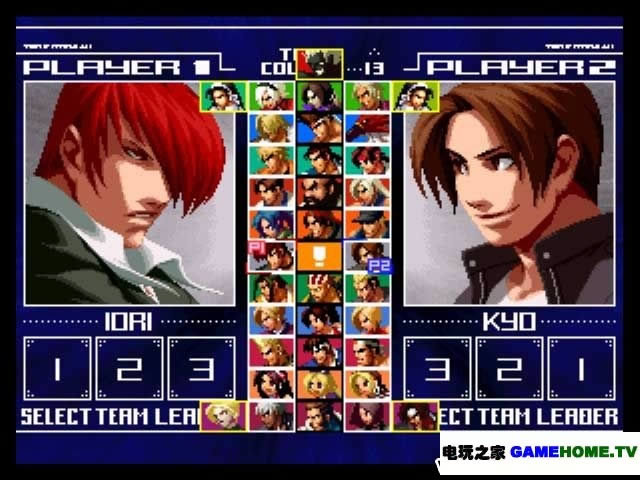Viewport: 640px width, 480px height.
Task: Select Kyo's tile marked with the P2 cursor
Action: pos(367,256)
